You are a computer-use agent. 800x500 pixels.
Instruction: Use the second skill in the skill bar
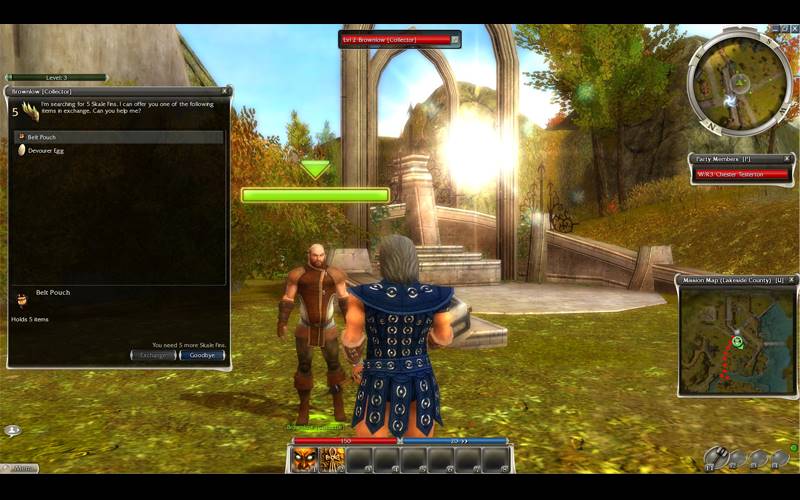pyautogui.click(x=332, y=459)
